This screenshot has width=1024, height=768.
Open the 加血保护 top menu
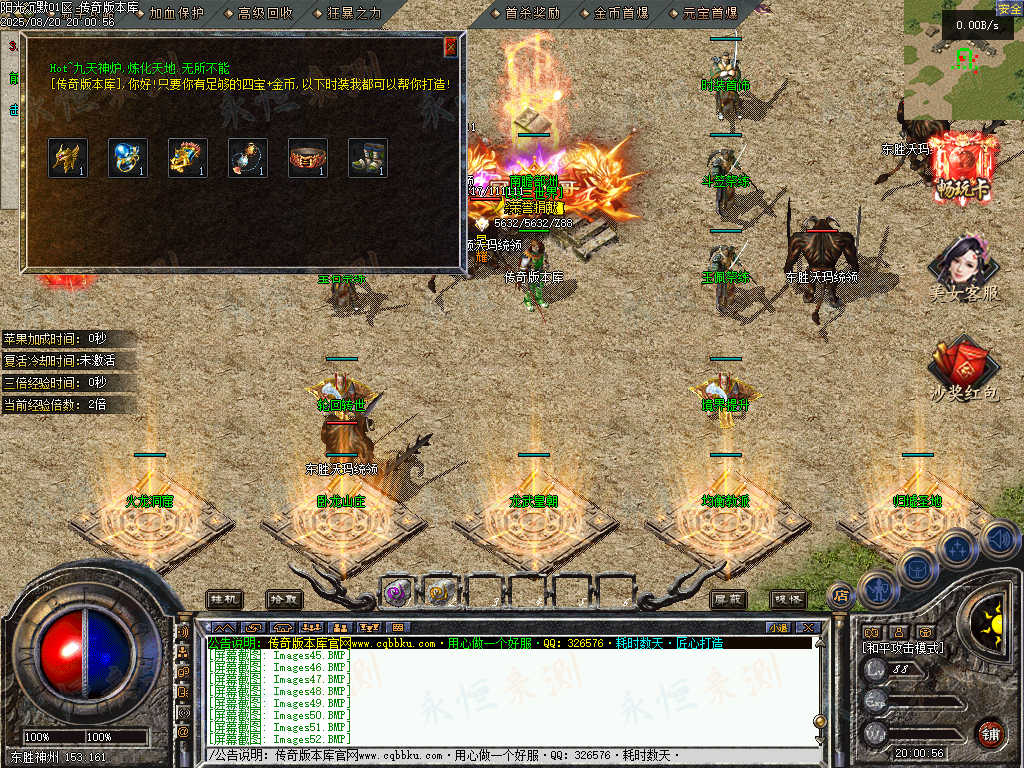coord(175,13)
